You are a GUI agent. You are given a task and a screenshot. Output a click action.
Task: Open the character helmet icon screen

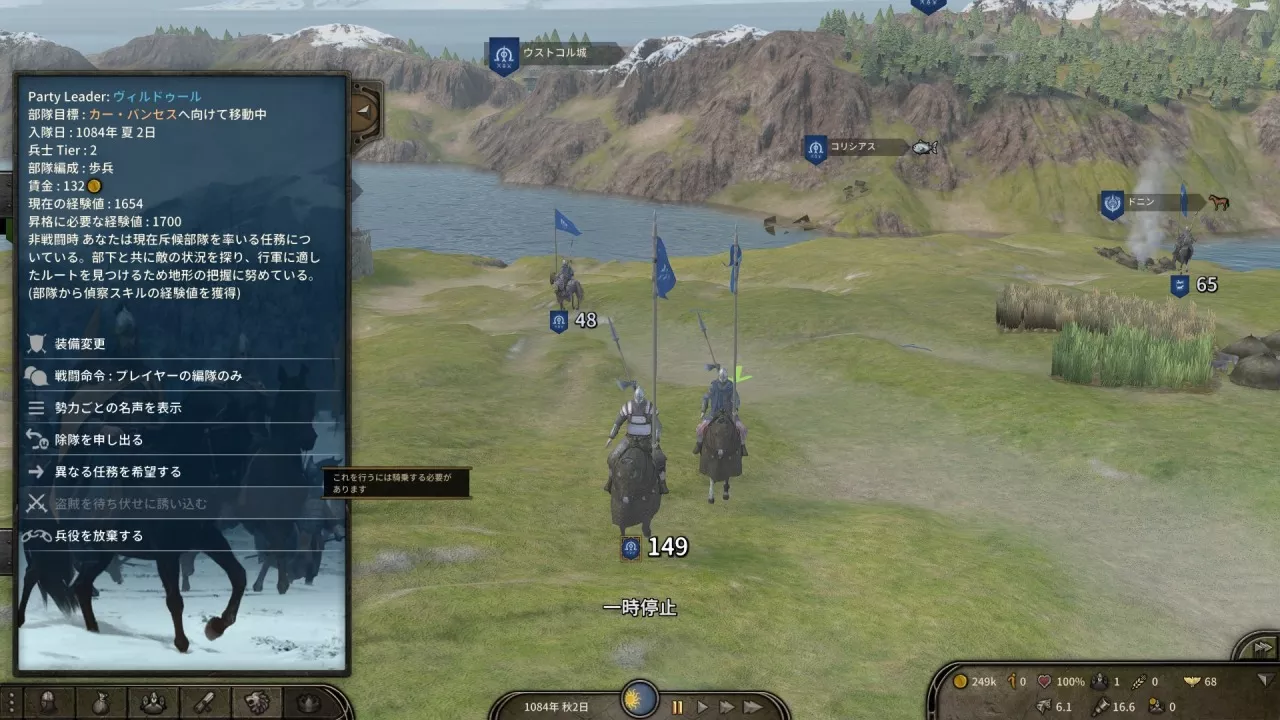48,703
